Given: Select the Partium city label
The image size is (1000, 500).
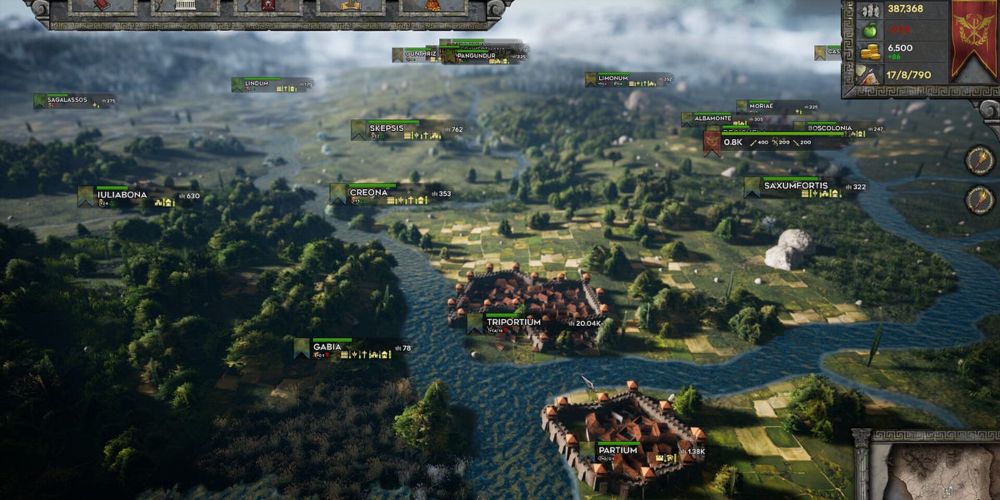Looking at the screenshot, I should coord(618,450).
